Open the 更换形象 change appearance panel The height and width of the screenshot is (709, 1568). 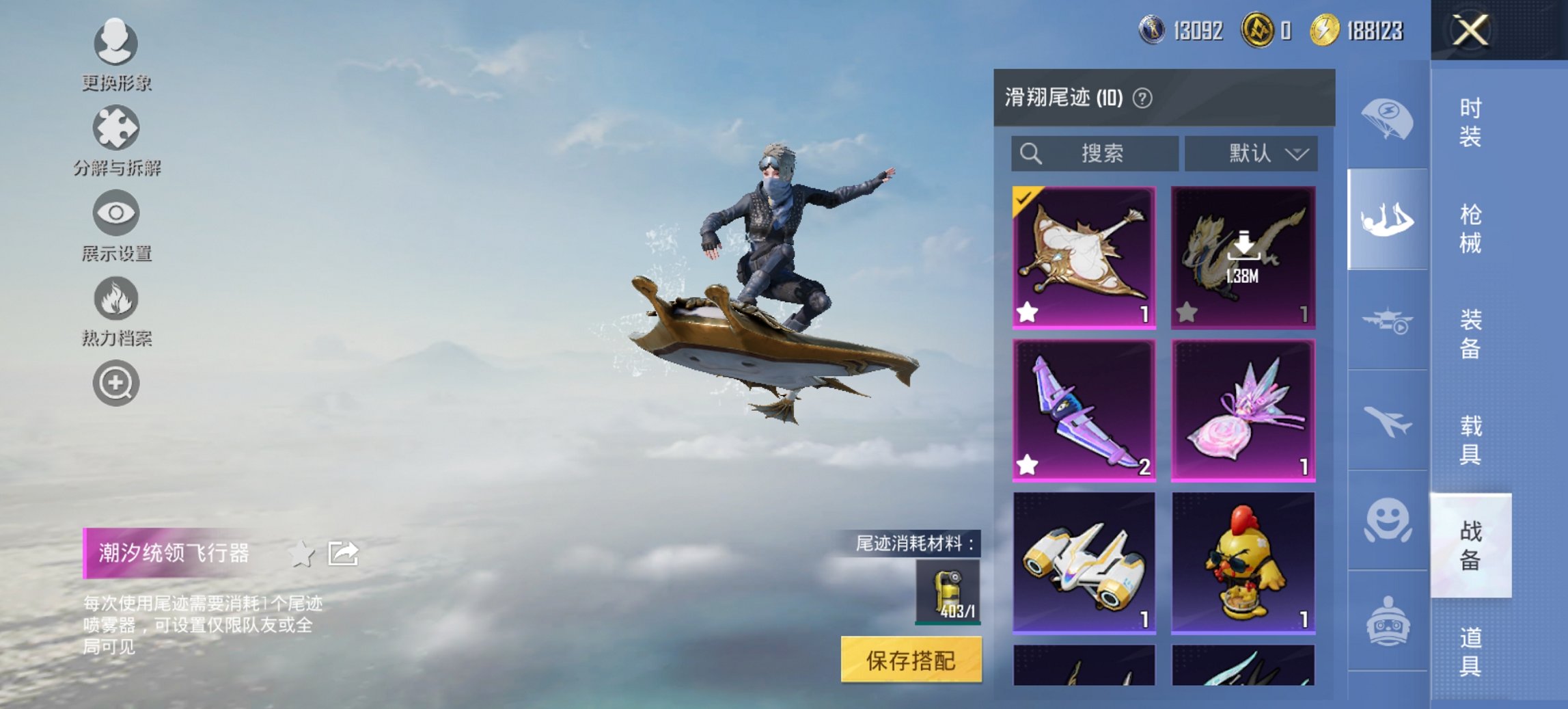pyautogui.click(x=116, y=44)
